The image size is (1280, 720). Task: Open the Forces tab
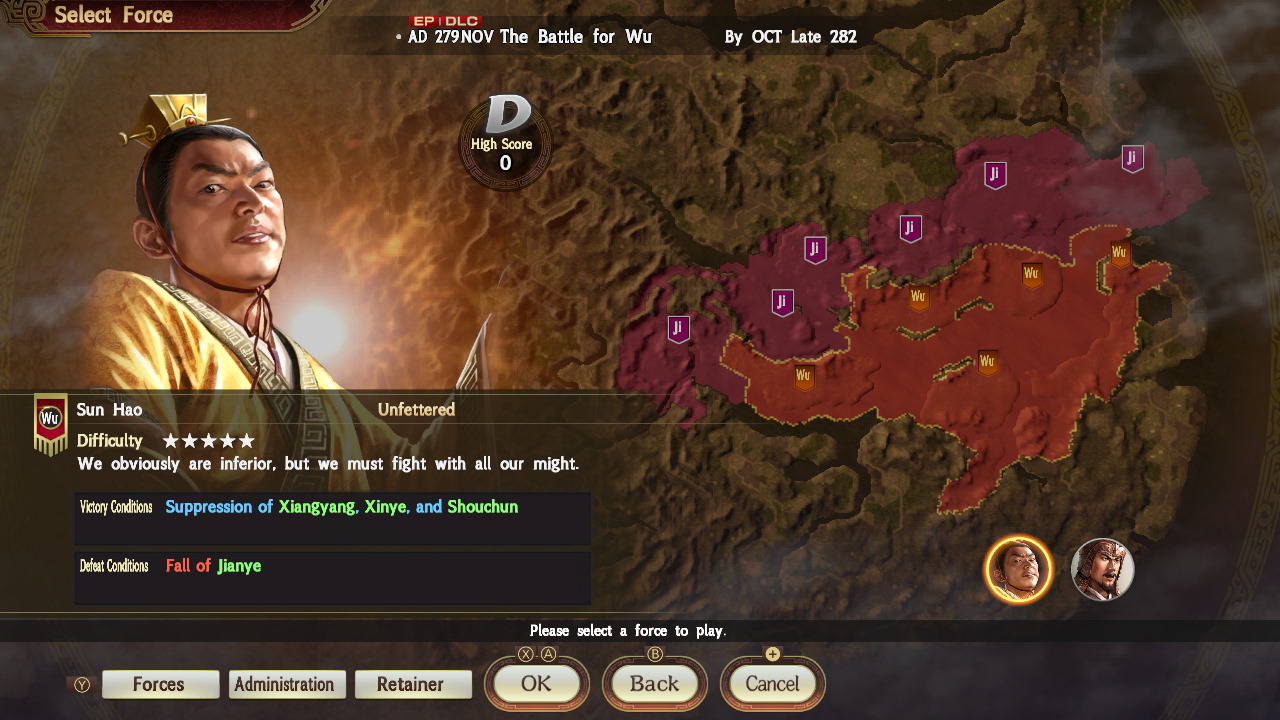coord(160,684)
